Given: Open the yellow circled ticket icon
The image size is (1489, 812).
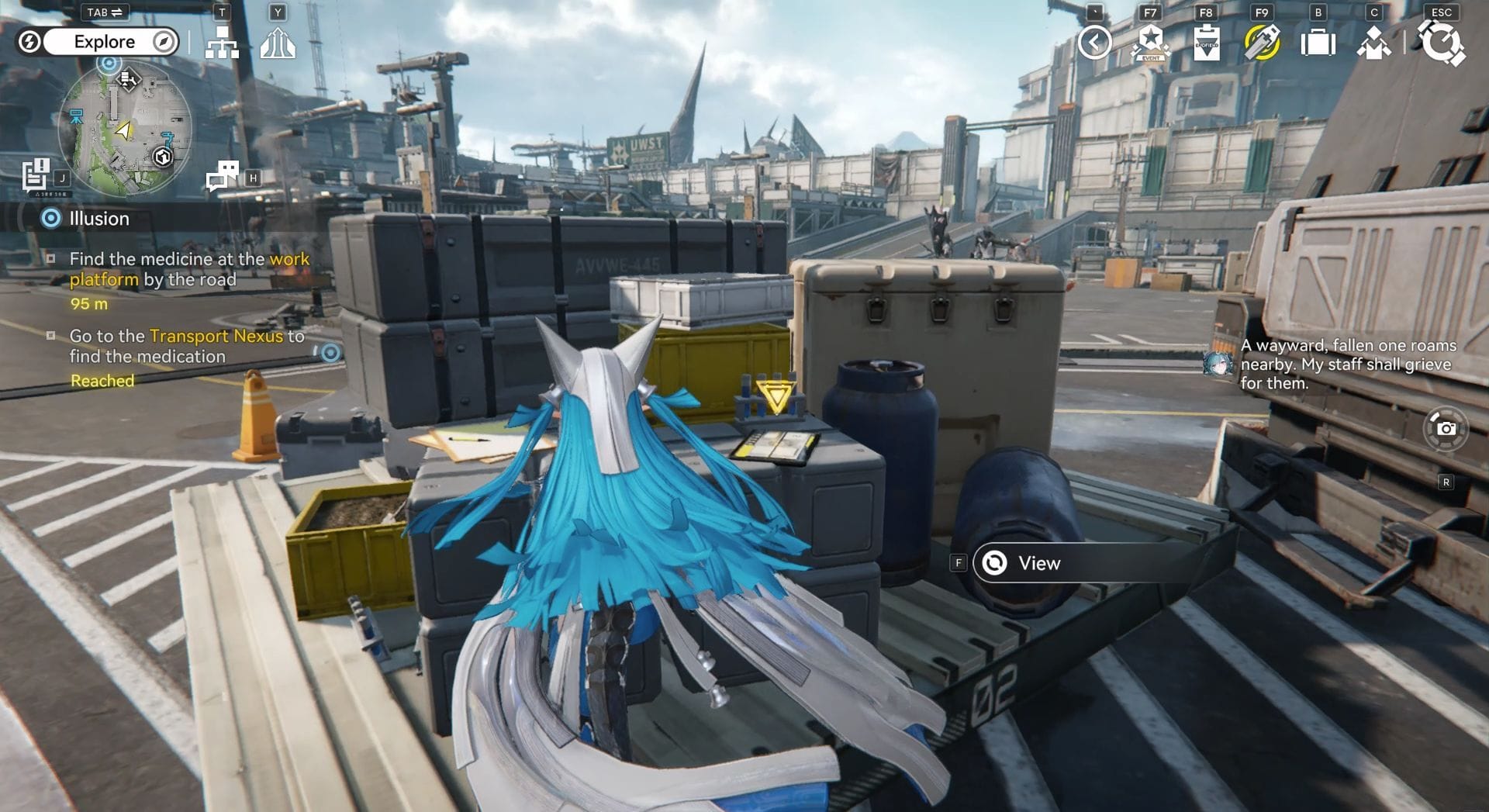Looking at the screenshot, I should (1262, 43).
